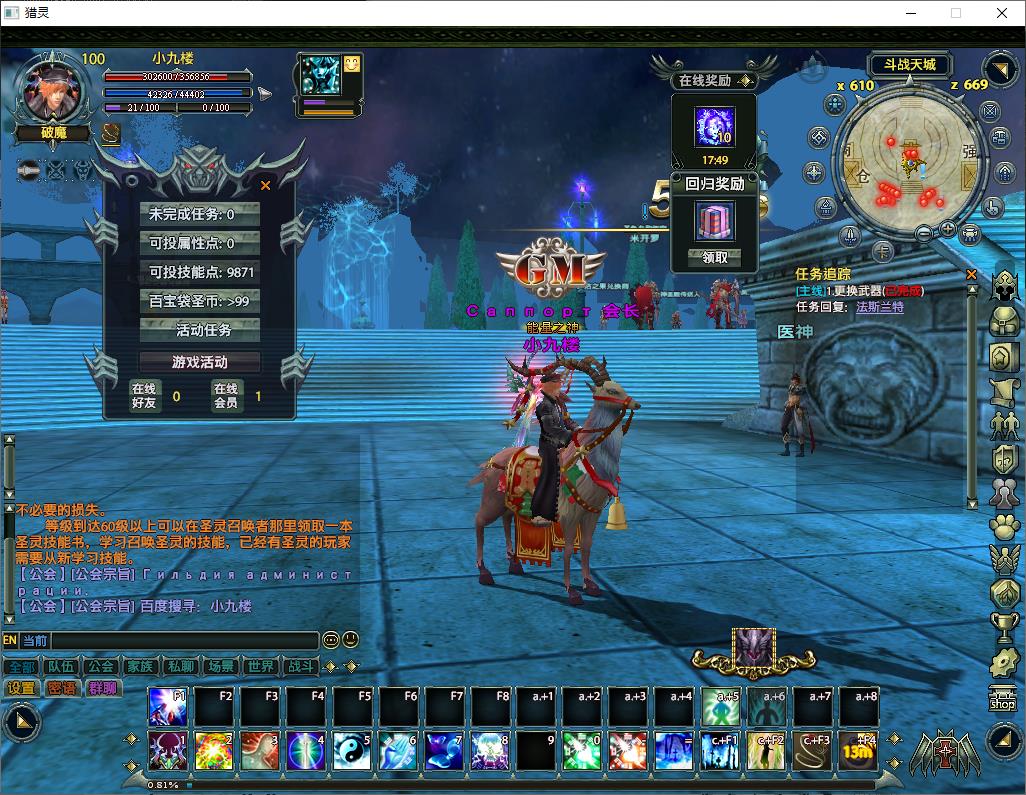Viewport: 1026px width, 795px height.
Task: Activate the yin-yang skill in slot 5
Action: click(x=350, y=751)
